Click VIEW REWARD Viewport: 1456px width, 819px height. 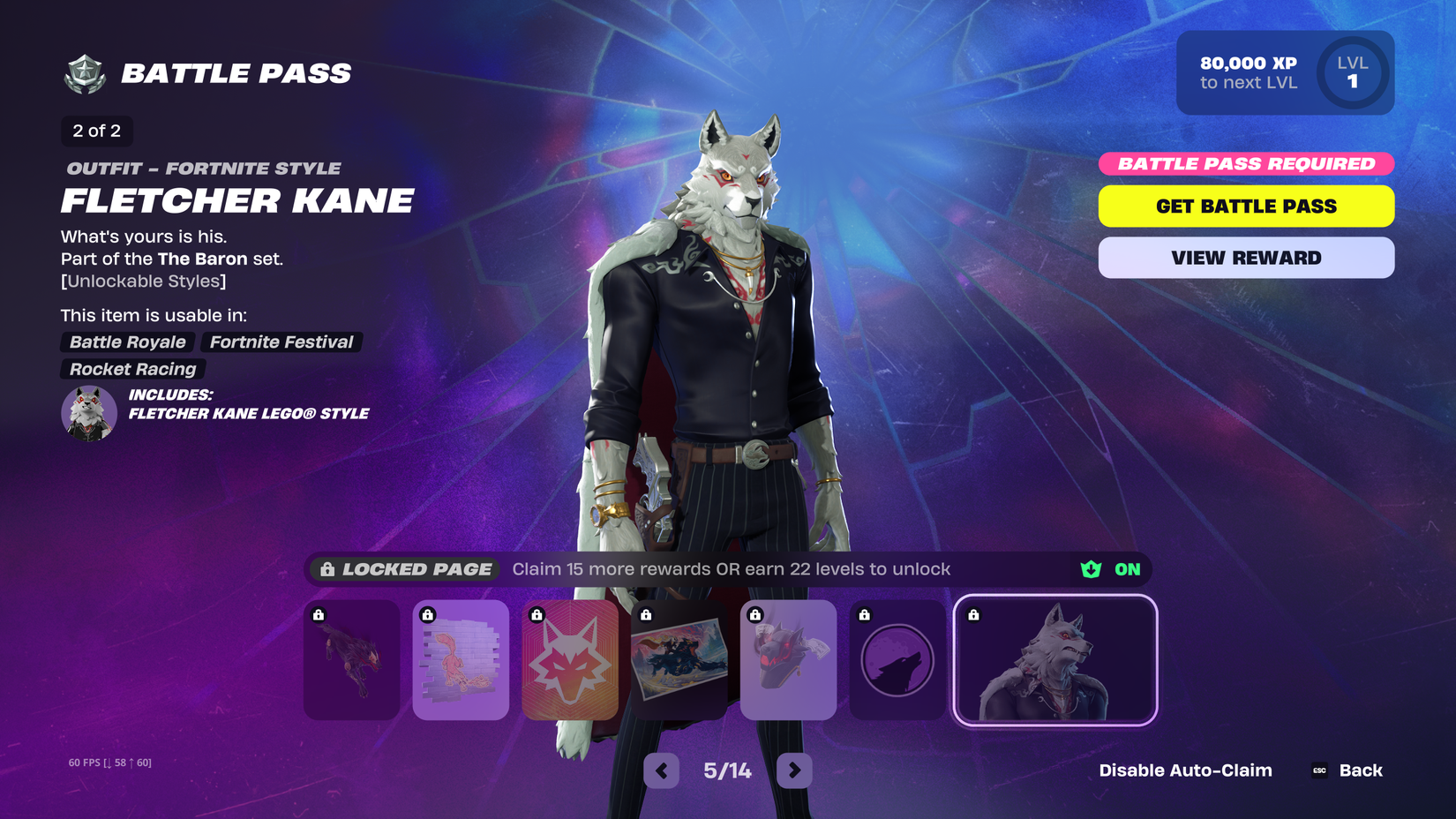click(1245, 257)
